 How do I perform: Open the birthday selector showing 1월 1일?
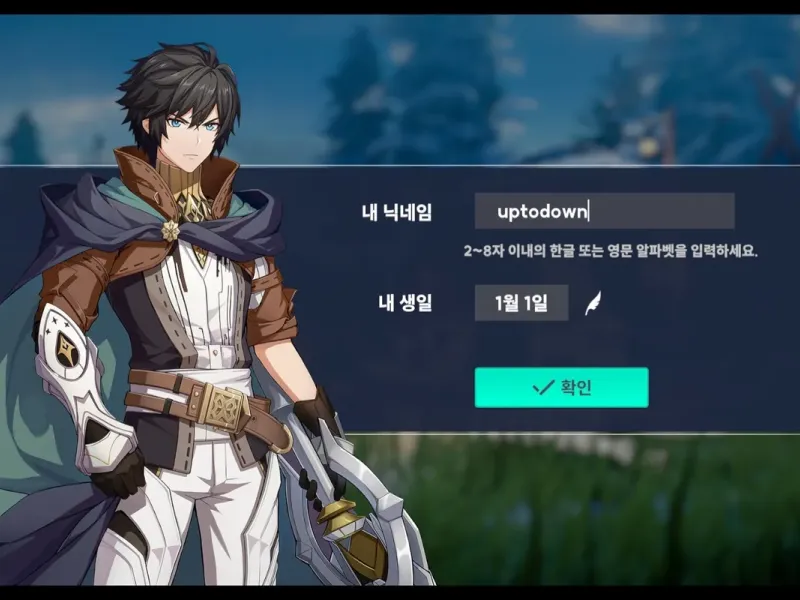[x=521, y=302]
